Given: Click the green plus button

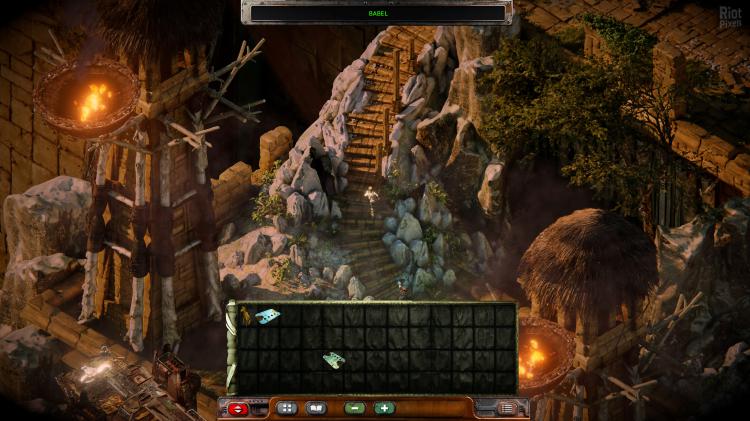Looking at the screenshot, I should point(385,408).
